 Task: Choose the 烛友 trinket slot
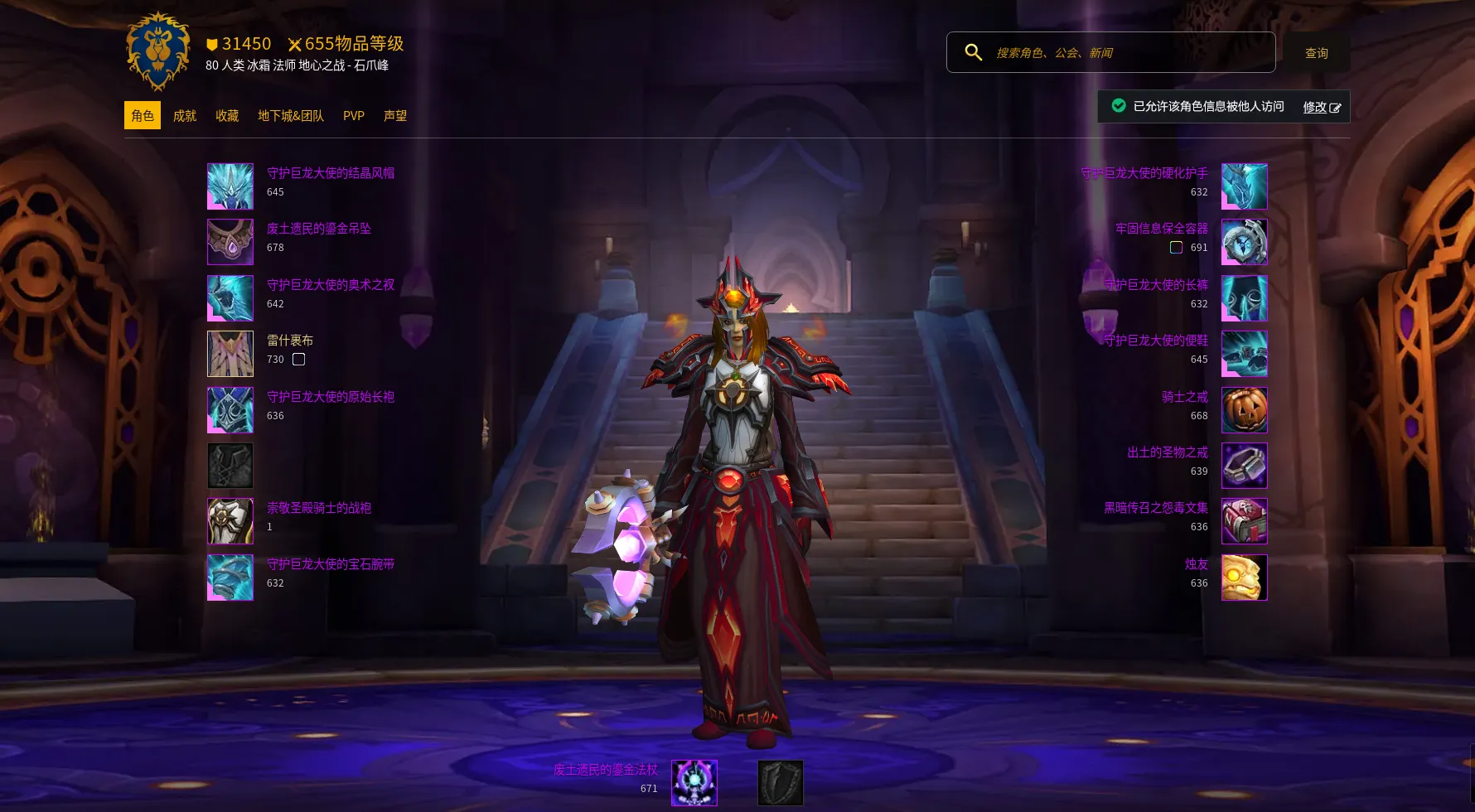tap(1244, 578)
